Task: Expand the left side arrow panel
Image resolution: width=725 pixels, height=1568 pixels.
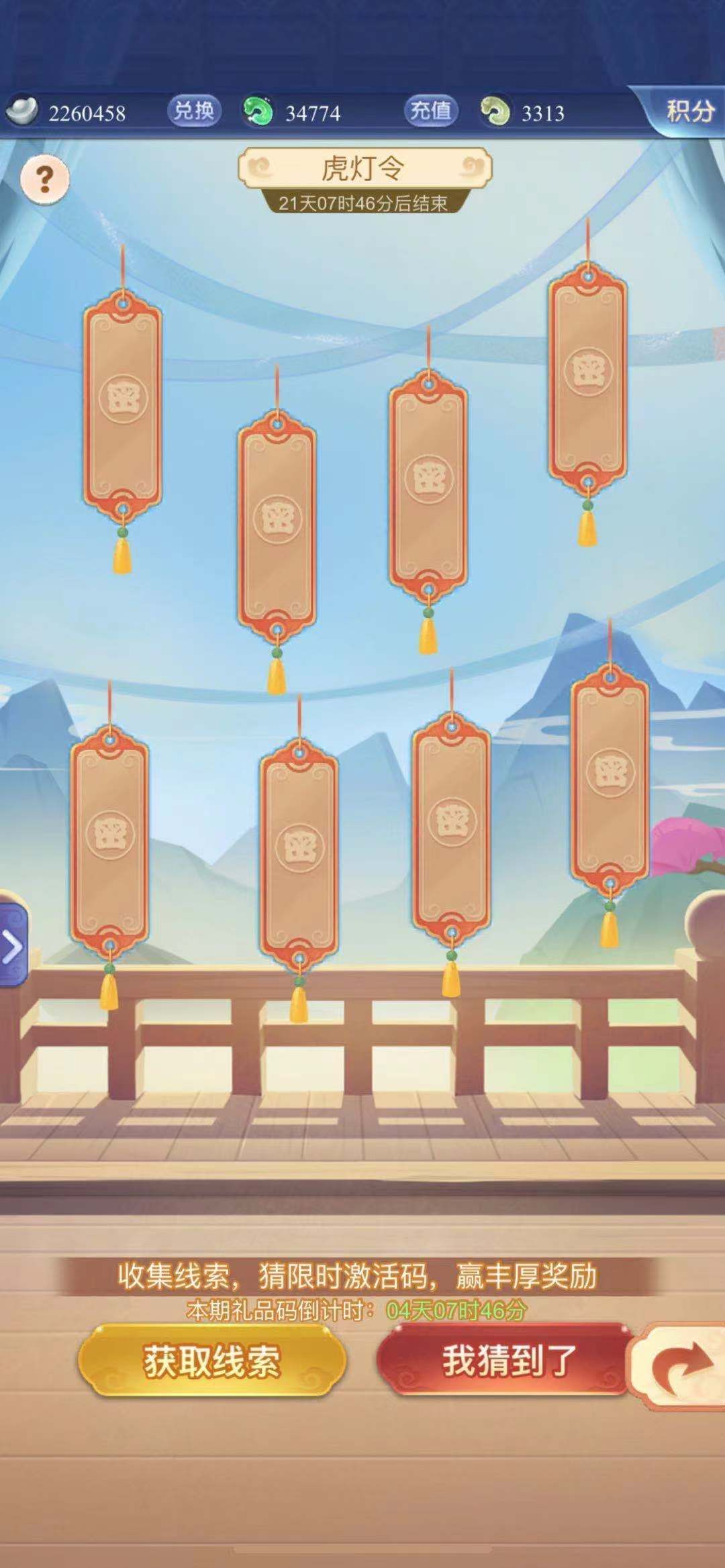Action: [x=13, y=947]
